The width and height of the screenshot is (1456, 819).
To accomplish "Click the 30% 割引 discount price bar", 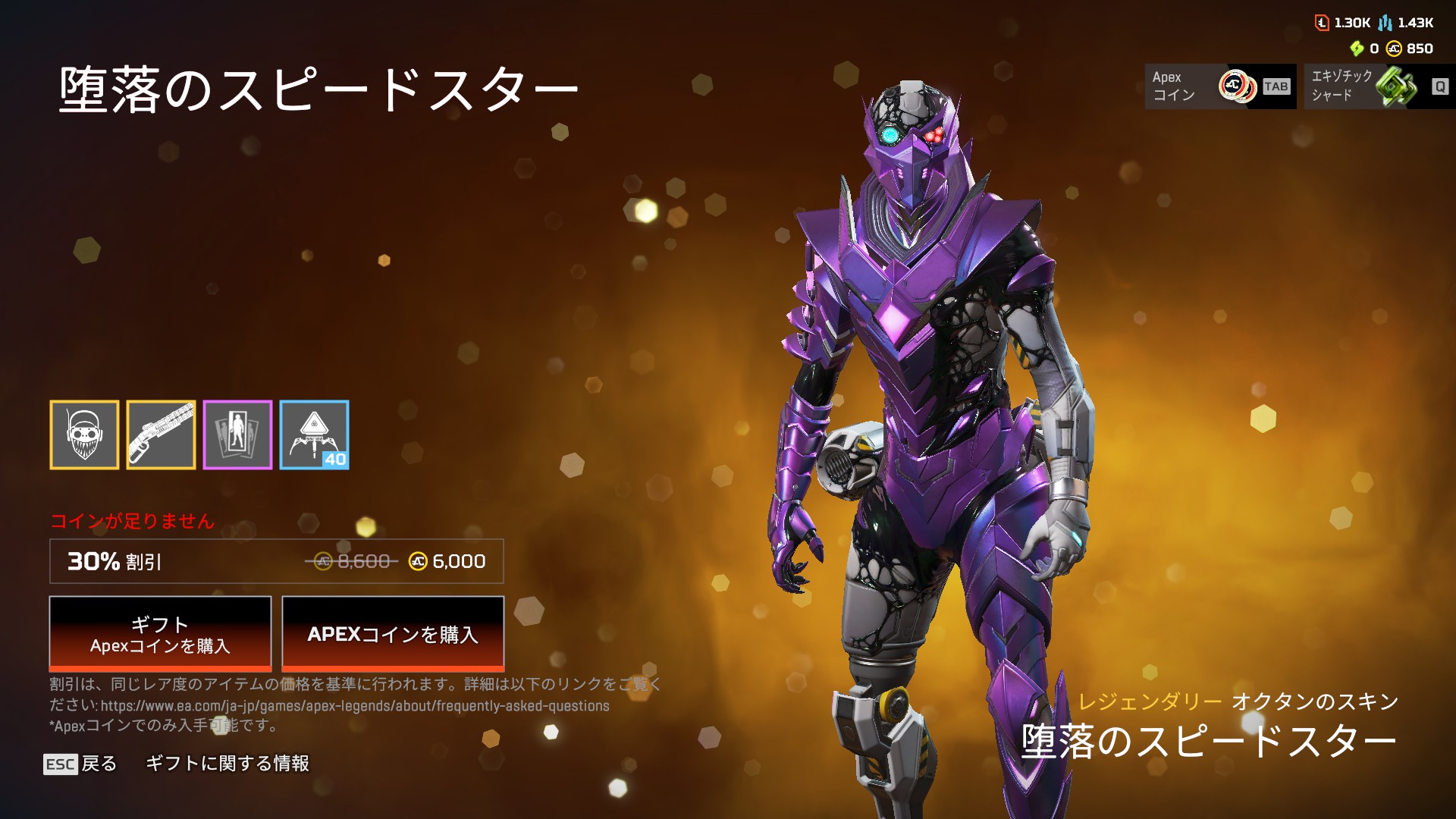I will (x=277, y=563).
